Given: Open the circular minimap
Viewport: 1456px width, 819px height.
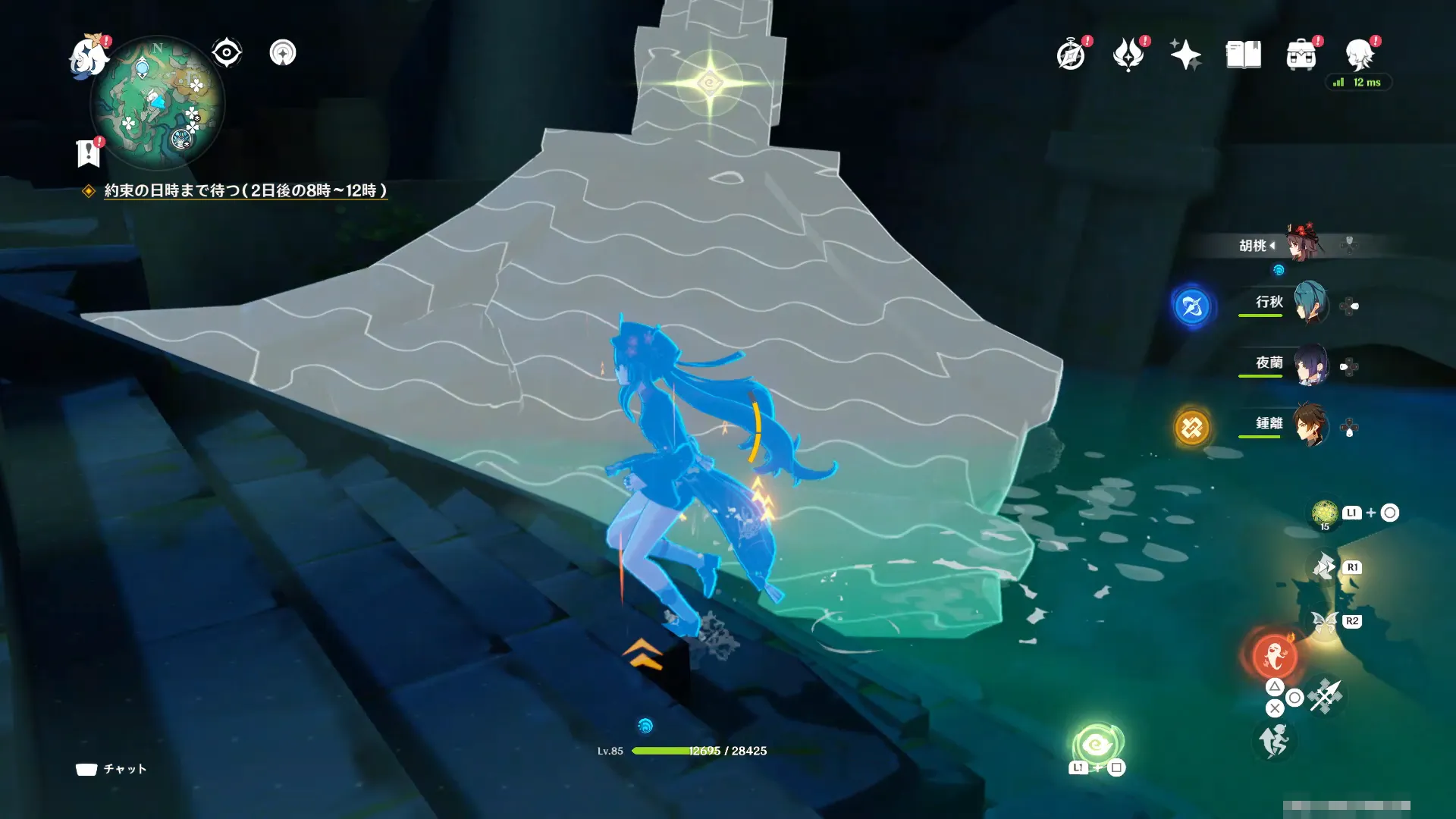Looking at the screenshot, I should pos(157,104).
